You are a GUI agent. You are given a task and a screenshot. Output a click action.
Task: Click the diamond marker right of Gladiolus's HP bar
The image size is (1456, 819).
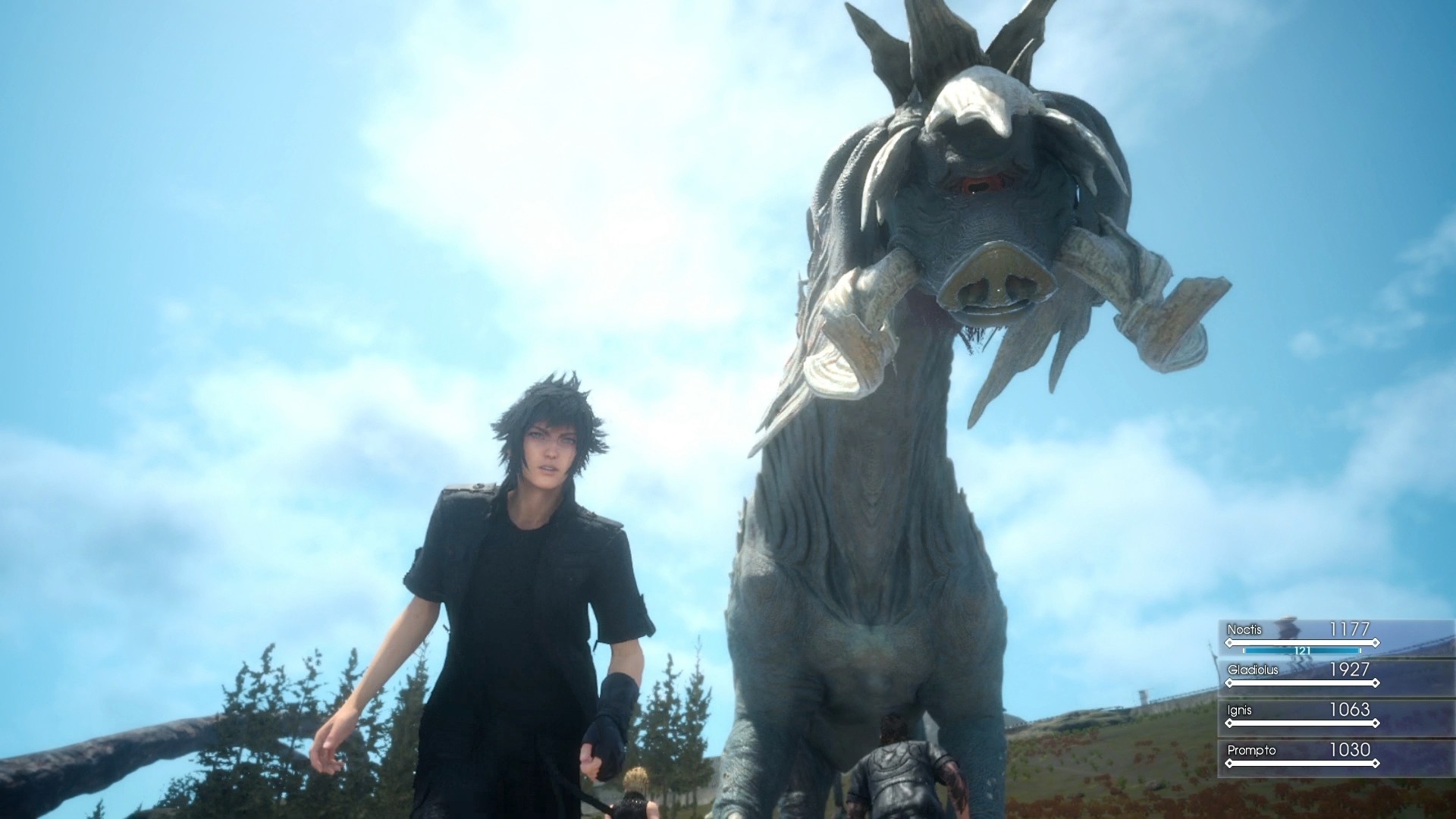[1376, 682]
